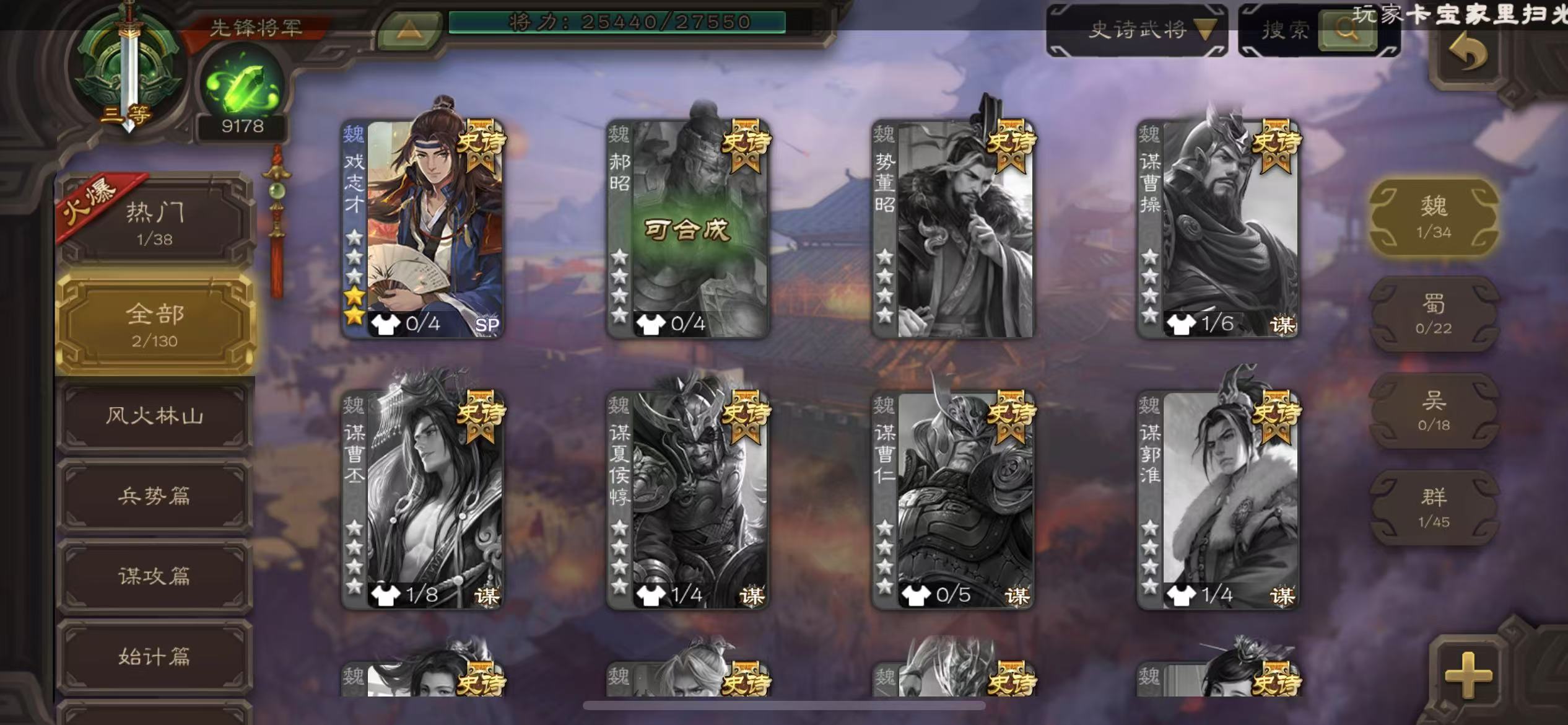Pick the 谋曹操 hero card
The height and width of the screenshot is (725, 1568).
tap(1217, 228)
